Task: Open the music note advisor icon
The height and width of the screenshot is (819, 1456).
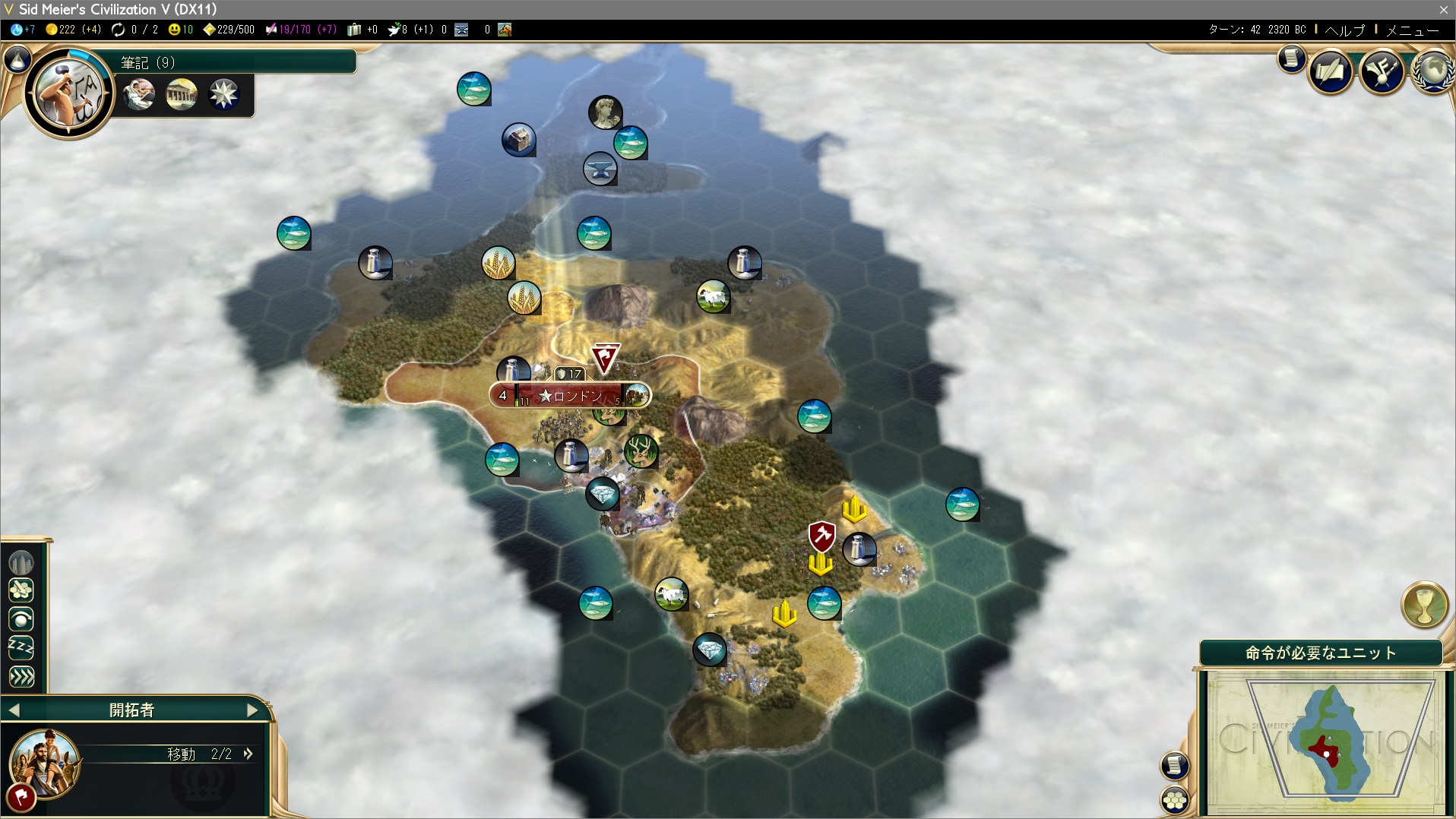Action: (x=1382, y=72)
